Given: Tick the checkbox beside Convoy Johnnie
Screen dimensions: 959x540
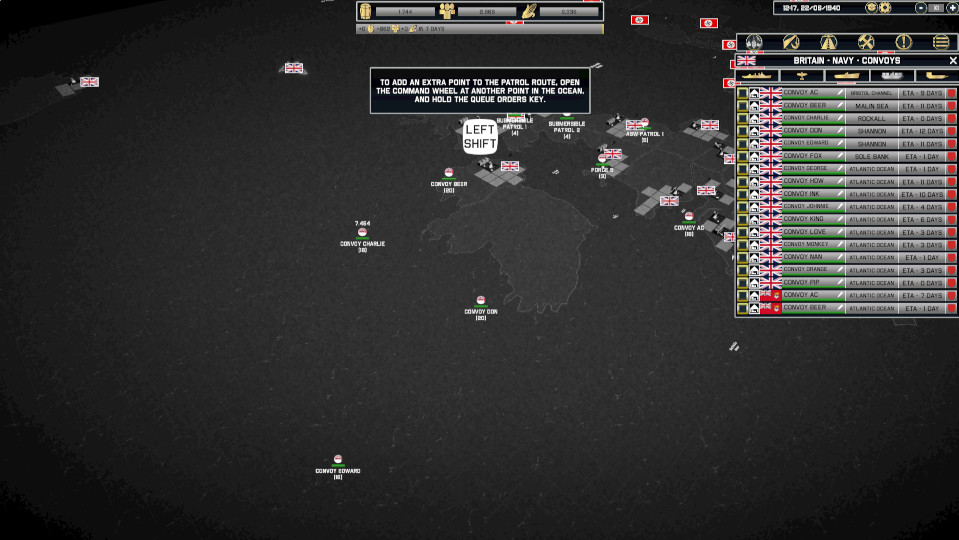Looking at the screenshot, I should coord(742,207).
